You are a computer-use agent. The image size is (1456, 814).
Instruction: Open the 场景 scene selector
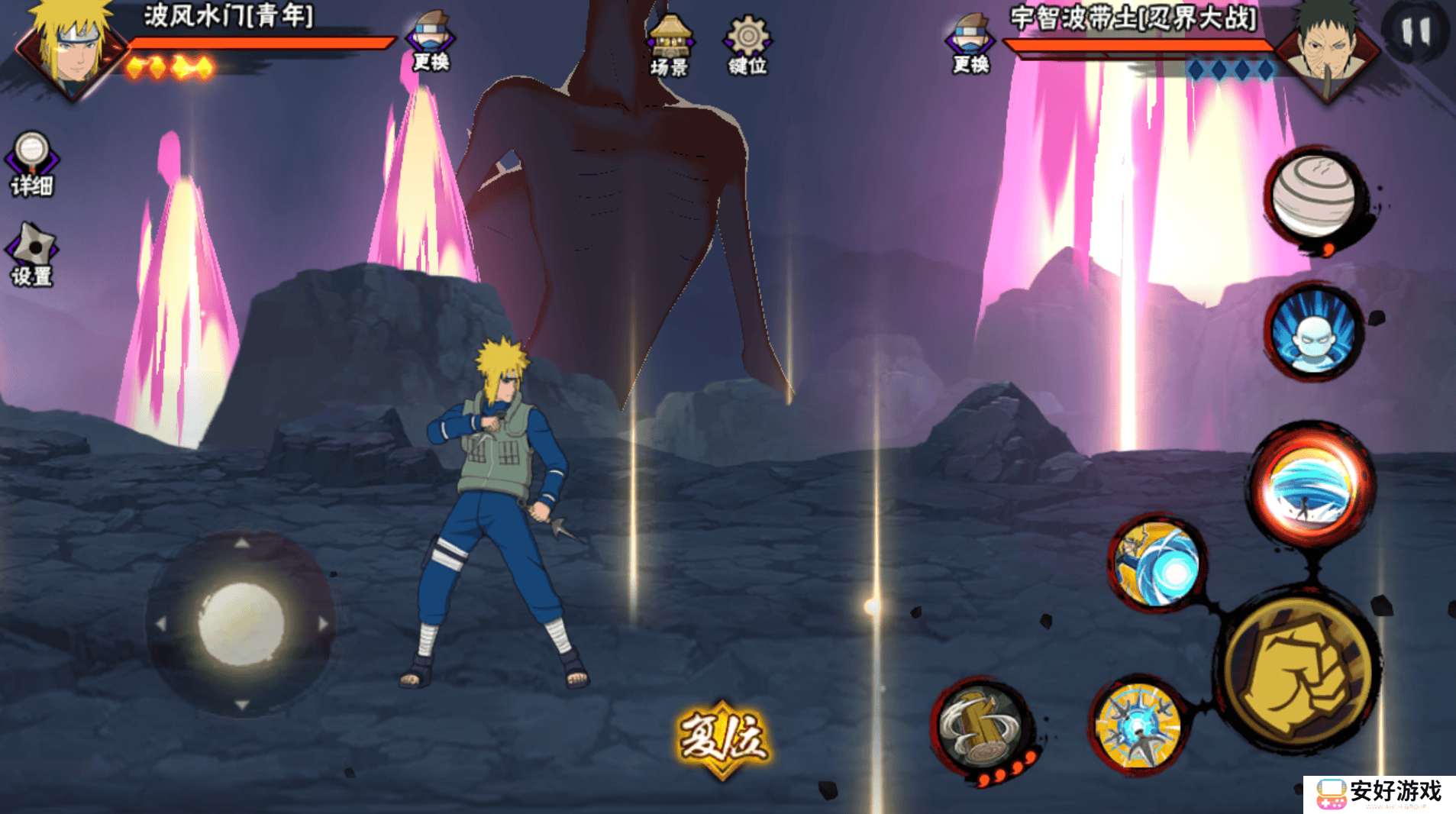(x=670, y=46)
